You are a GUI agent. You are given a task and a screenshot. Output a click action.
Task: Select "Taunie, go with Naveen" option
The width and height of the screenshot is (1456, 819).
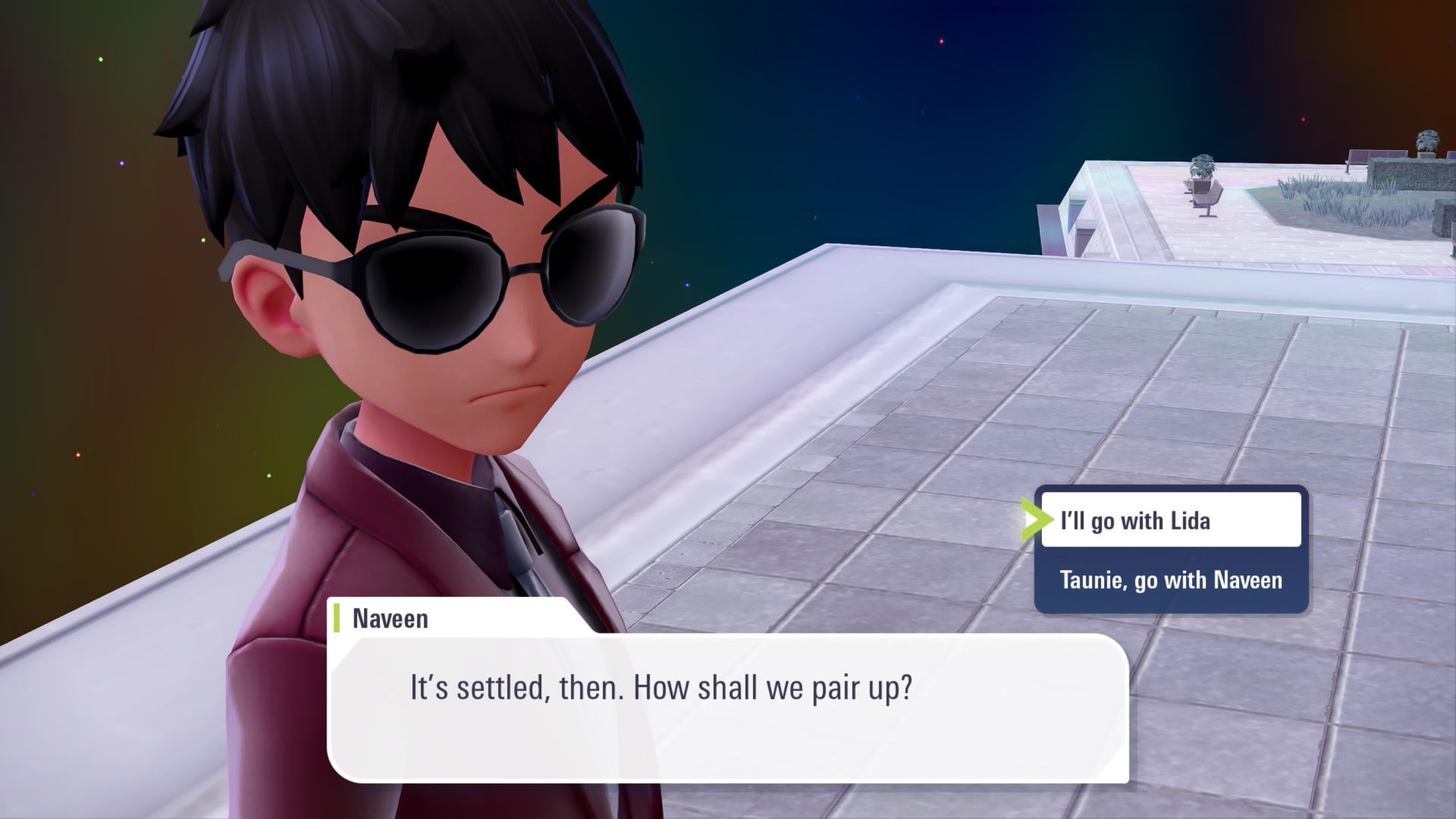coord(1170,580)
